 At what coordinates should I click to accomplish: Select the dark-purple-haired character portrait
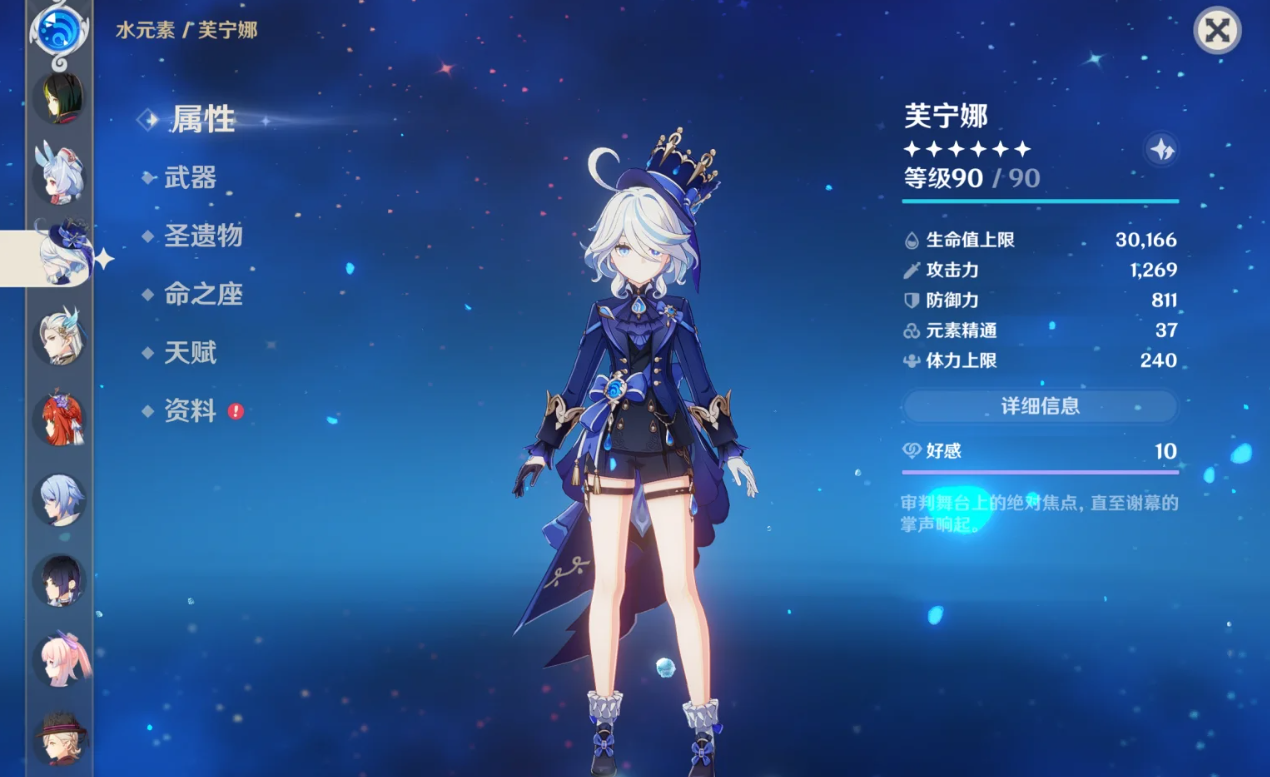click(60, 579)
